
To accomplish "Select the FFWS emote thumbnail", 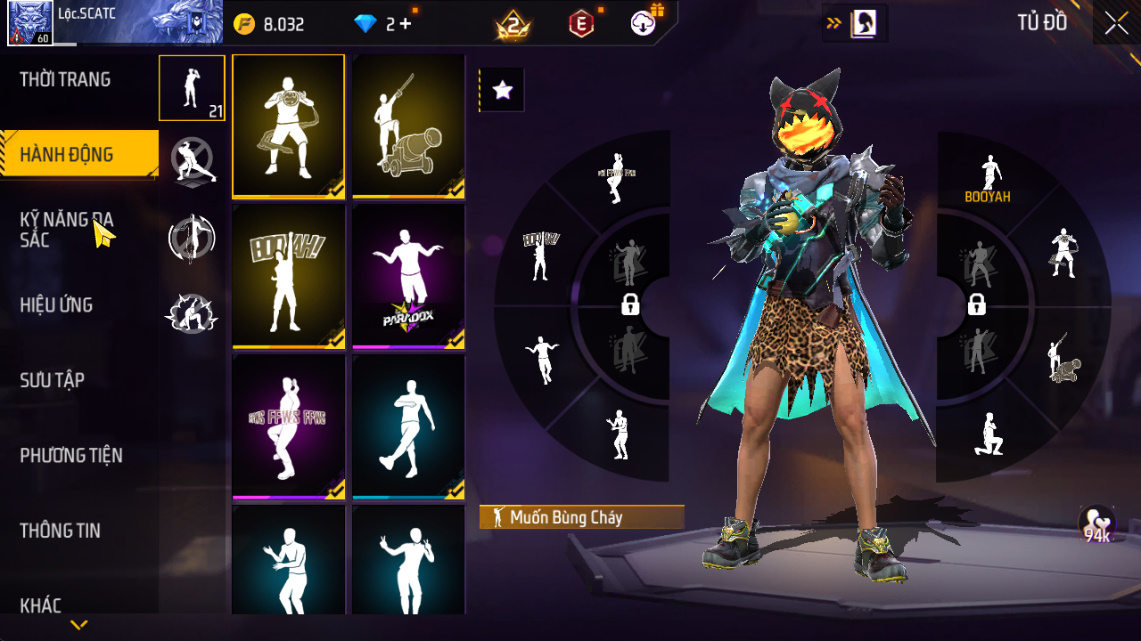I will coord(289,426).
